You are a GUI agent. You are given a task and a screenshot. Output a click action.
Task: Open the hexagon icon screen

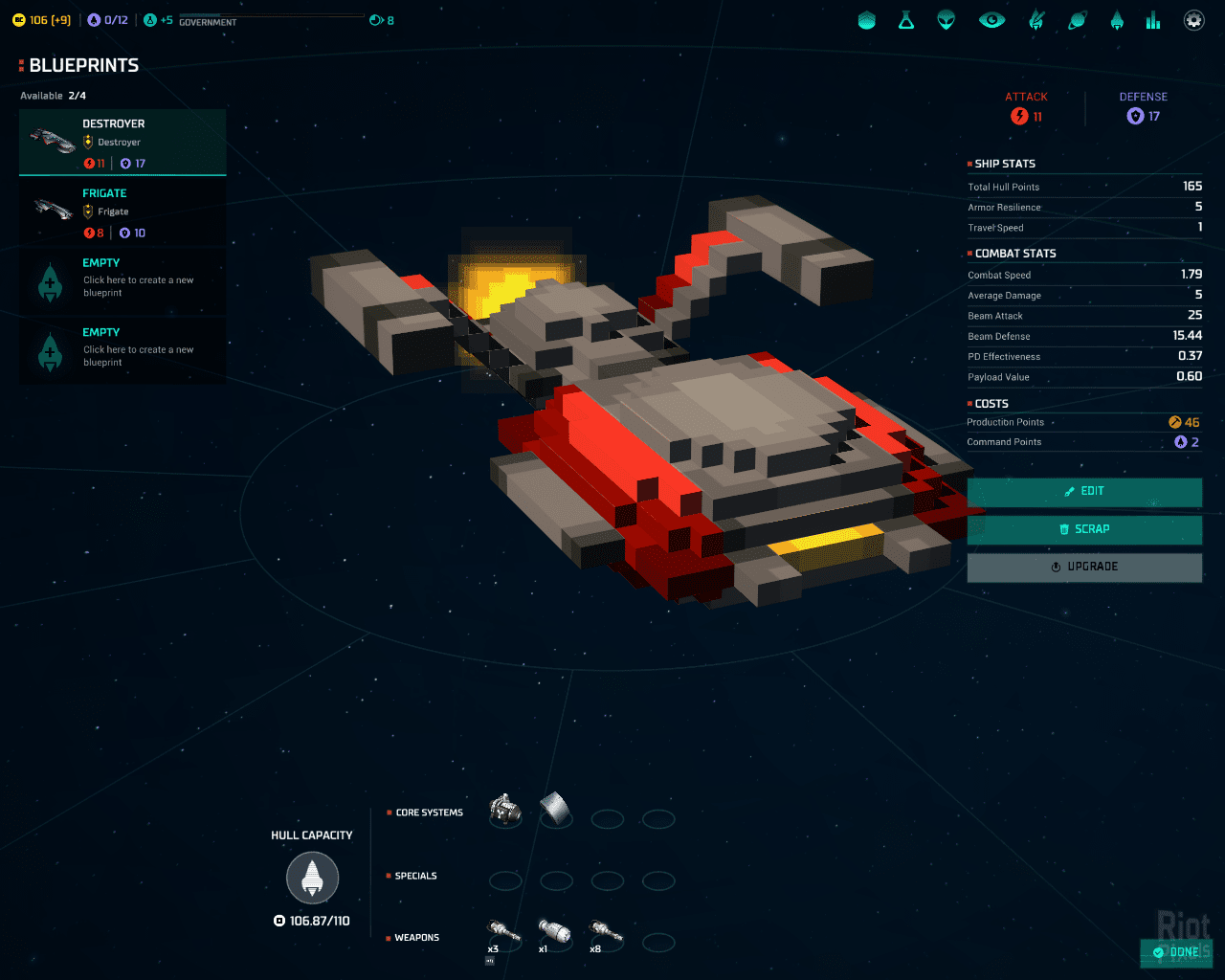click(x=867, y=20)
